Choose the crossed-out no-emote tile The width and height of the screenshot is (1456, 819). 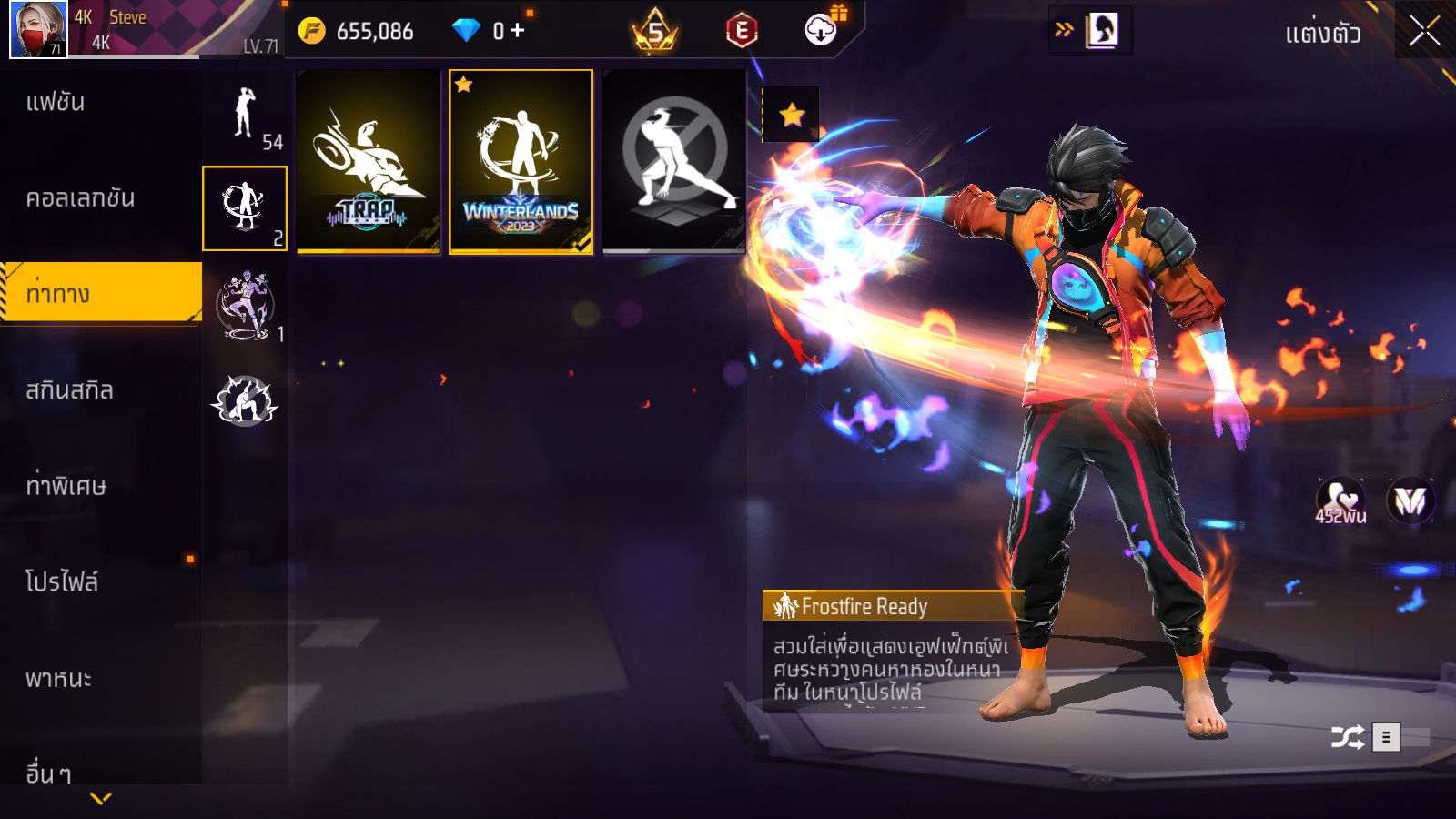pos(674,162)
